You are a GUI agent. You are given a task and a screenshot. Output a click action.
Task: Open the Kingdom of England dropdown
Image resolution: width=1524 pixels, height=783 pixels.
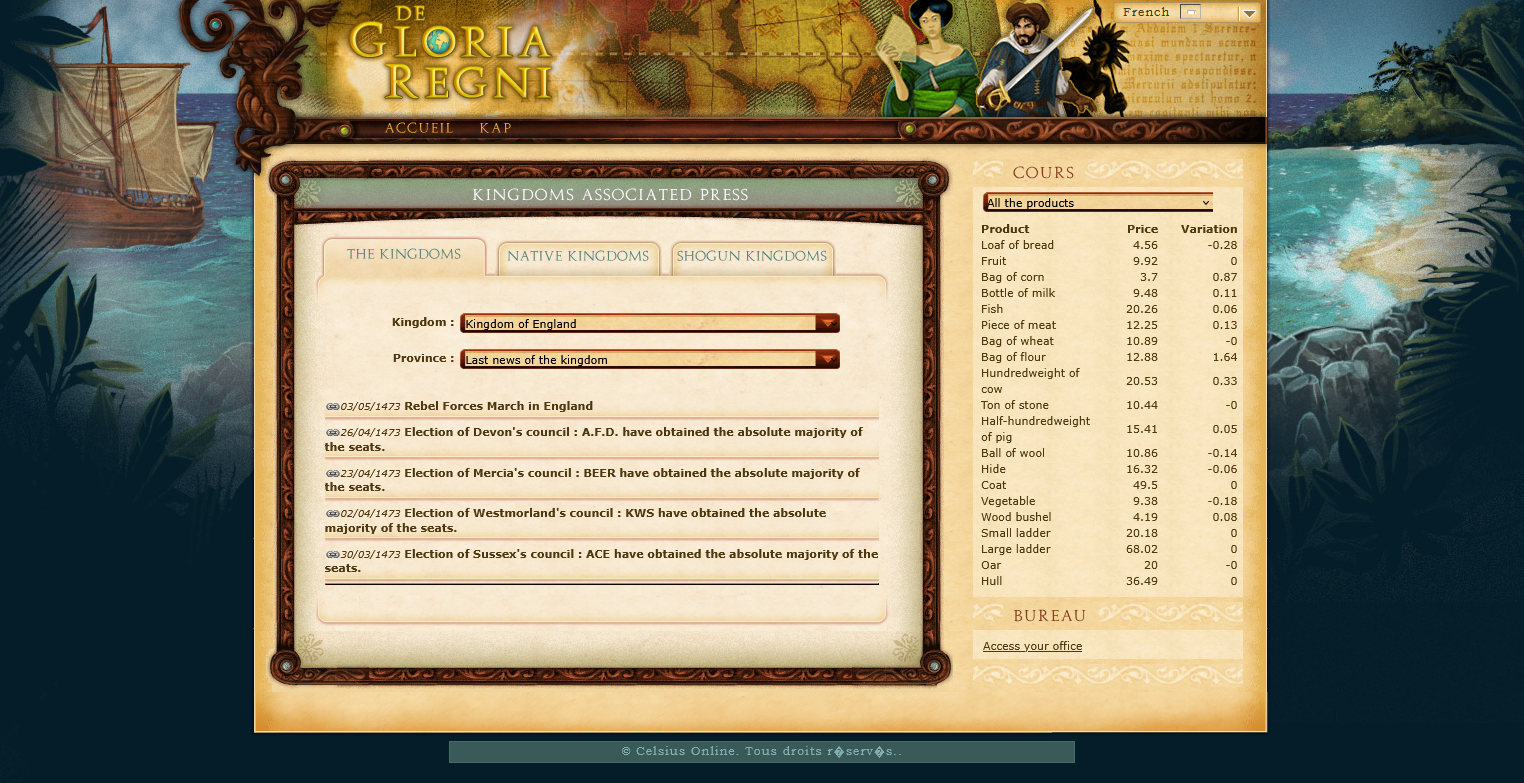pos(649,323)
